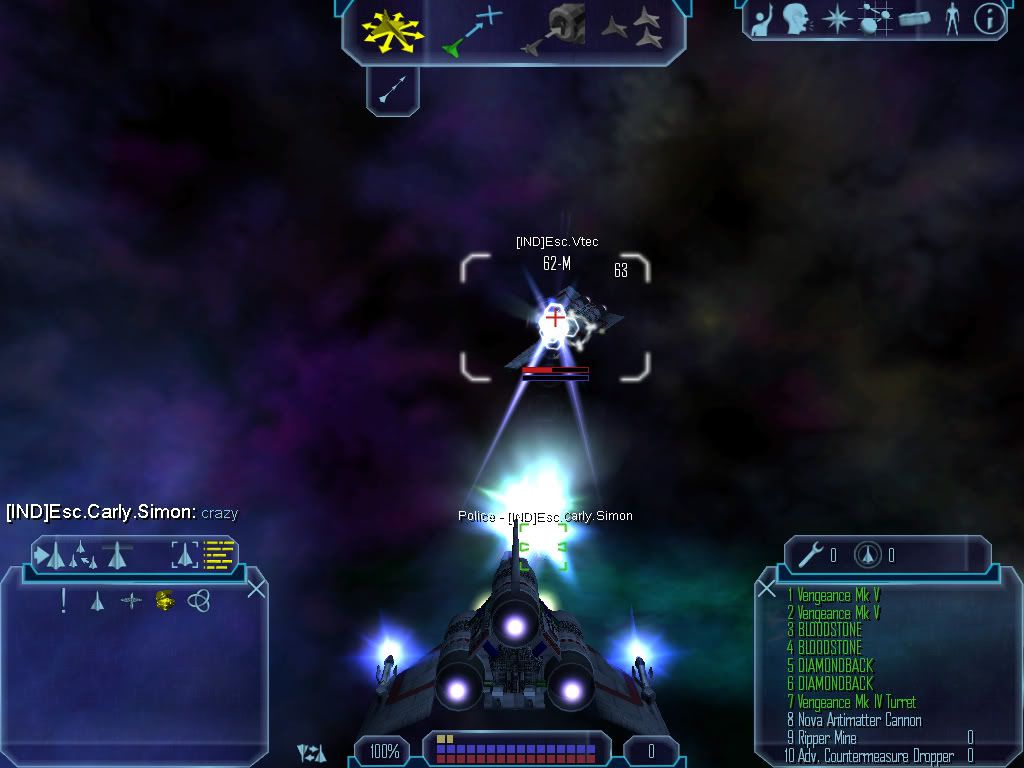This screenshot has height=768, width=1024.
Task: Open the star-shaped Nav Map icon
Action: coord(836,18)
